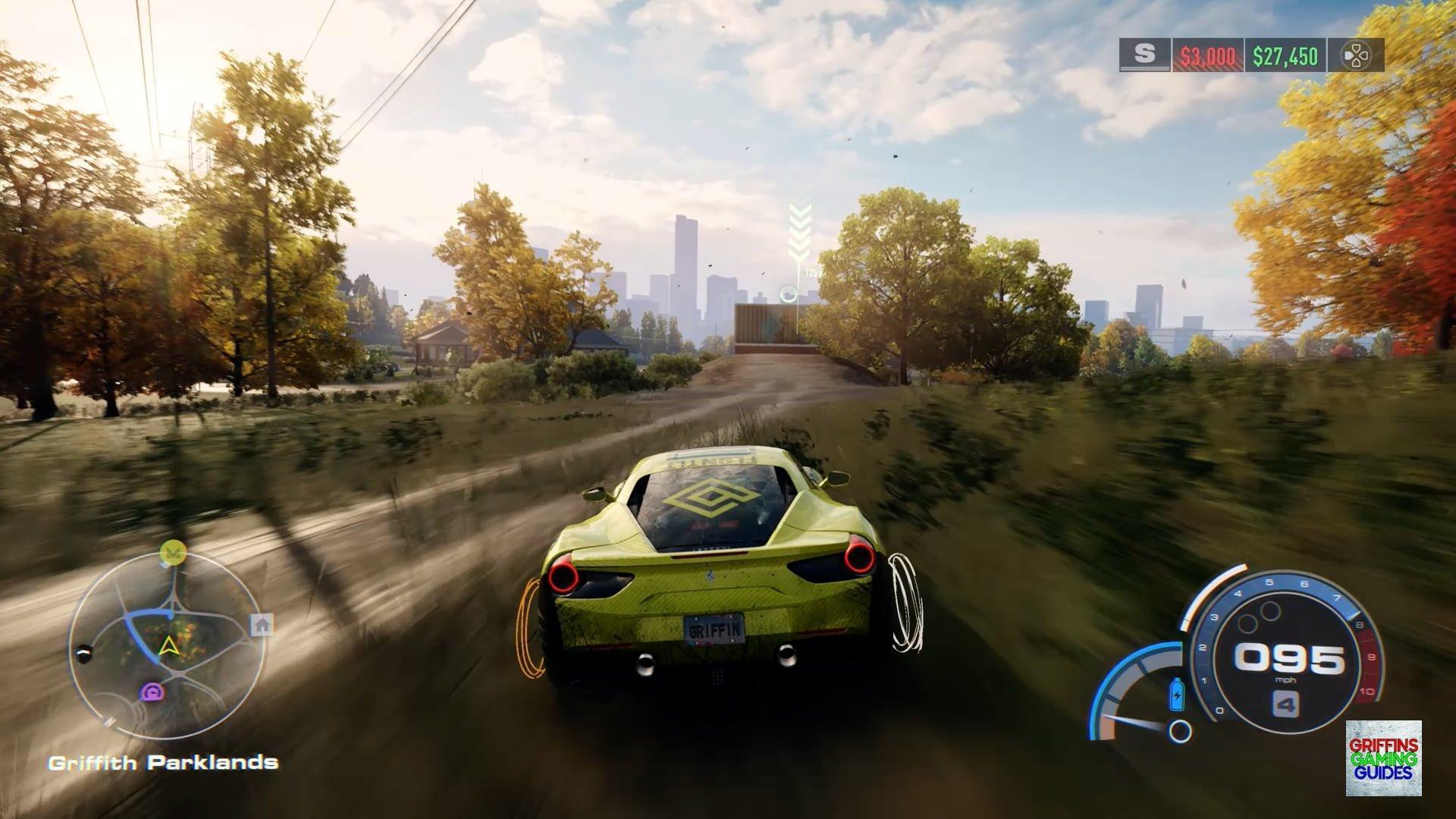
Task: Click the floating chevron waypoint marker
Action: (x=799, y=231)
